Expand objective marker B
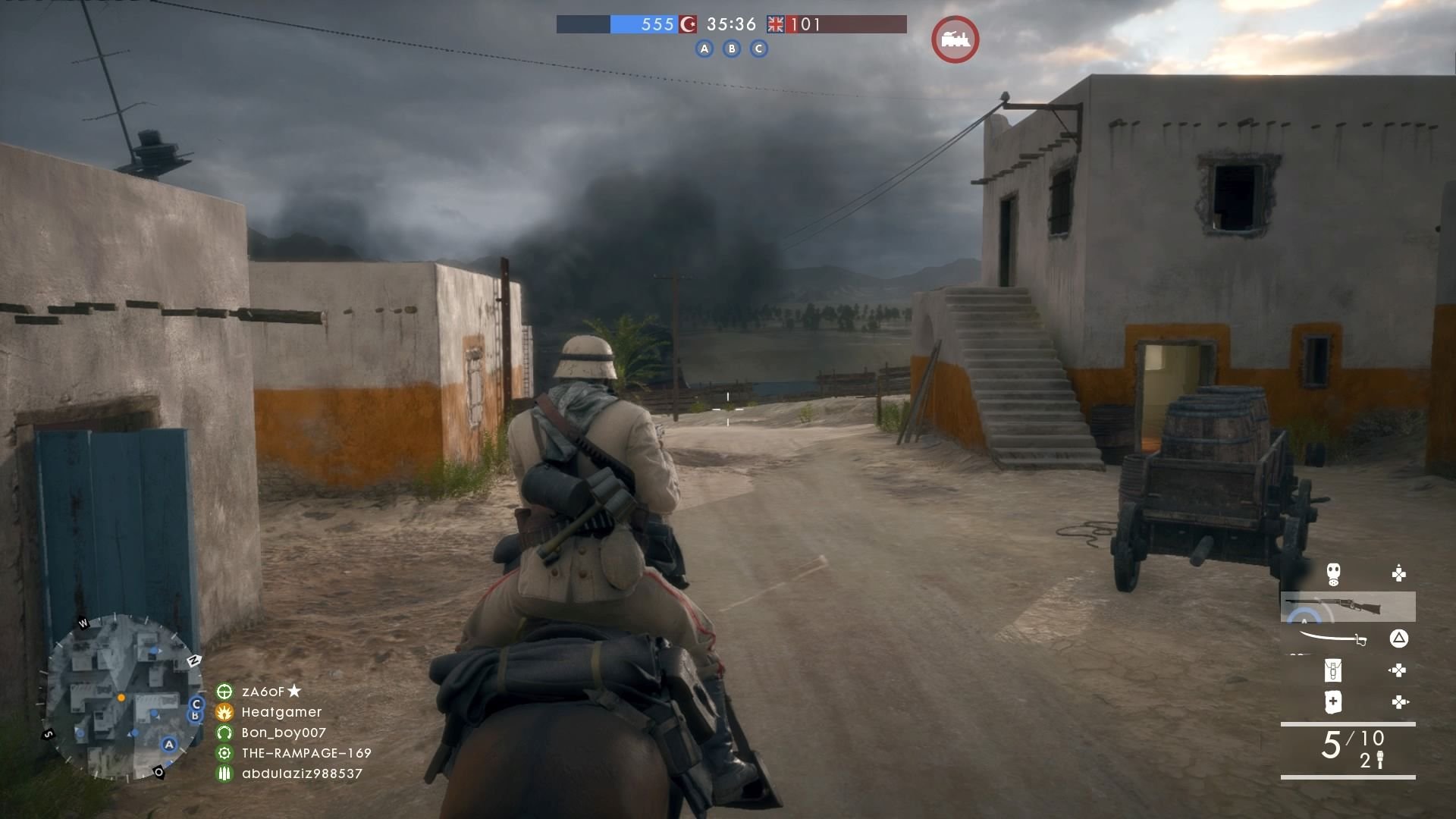1456x819 pixels. [x=732, y=48]
